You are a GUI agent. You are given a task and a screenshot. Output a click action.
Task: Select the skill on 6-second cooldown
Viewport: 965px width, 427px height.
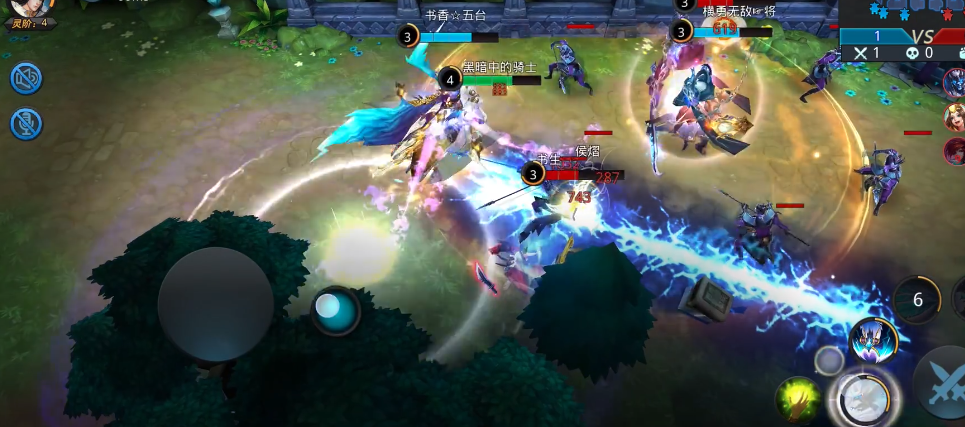(x=917, y=299)
